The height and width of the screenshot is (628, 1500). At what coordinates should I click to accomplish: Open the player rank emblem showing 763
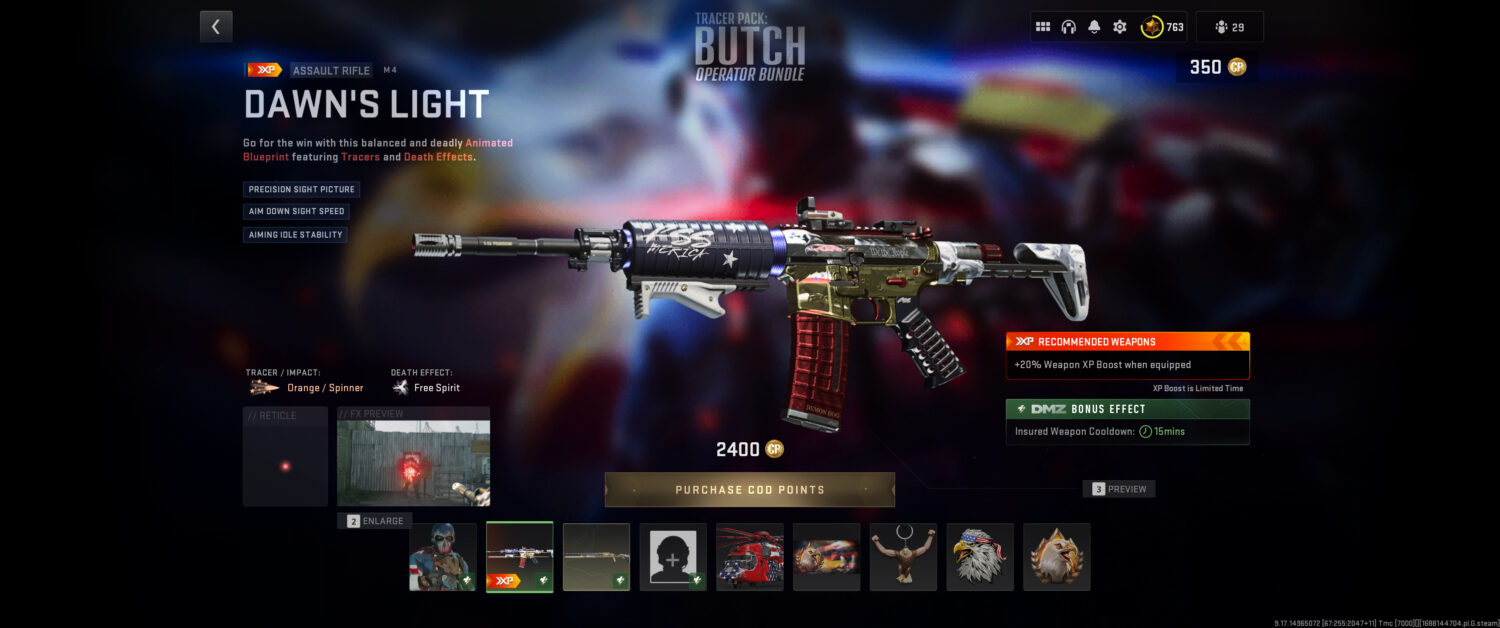pos(1163,27)
